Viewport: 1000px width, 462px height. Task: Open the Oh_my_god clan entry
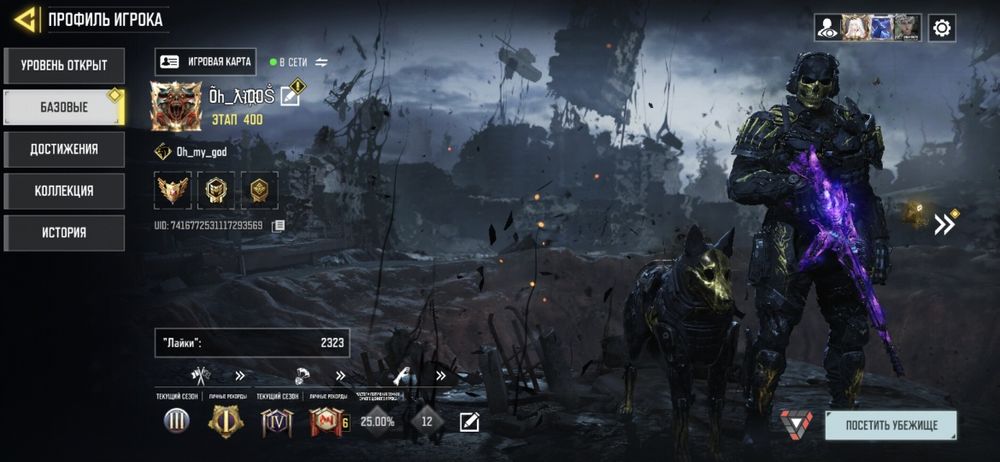[x=200, y=152]
